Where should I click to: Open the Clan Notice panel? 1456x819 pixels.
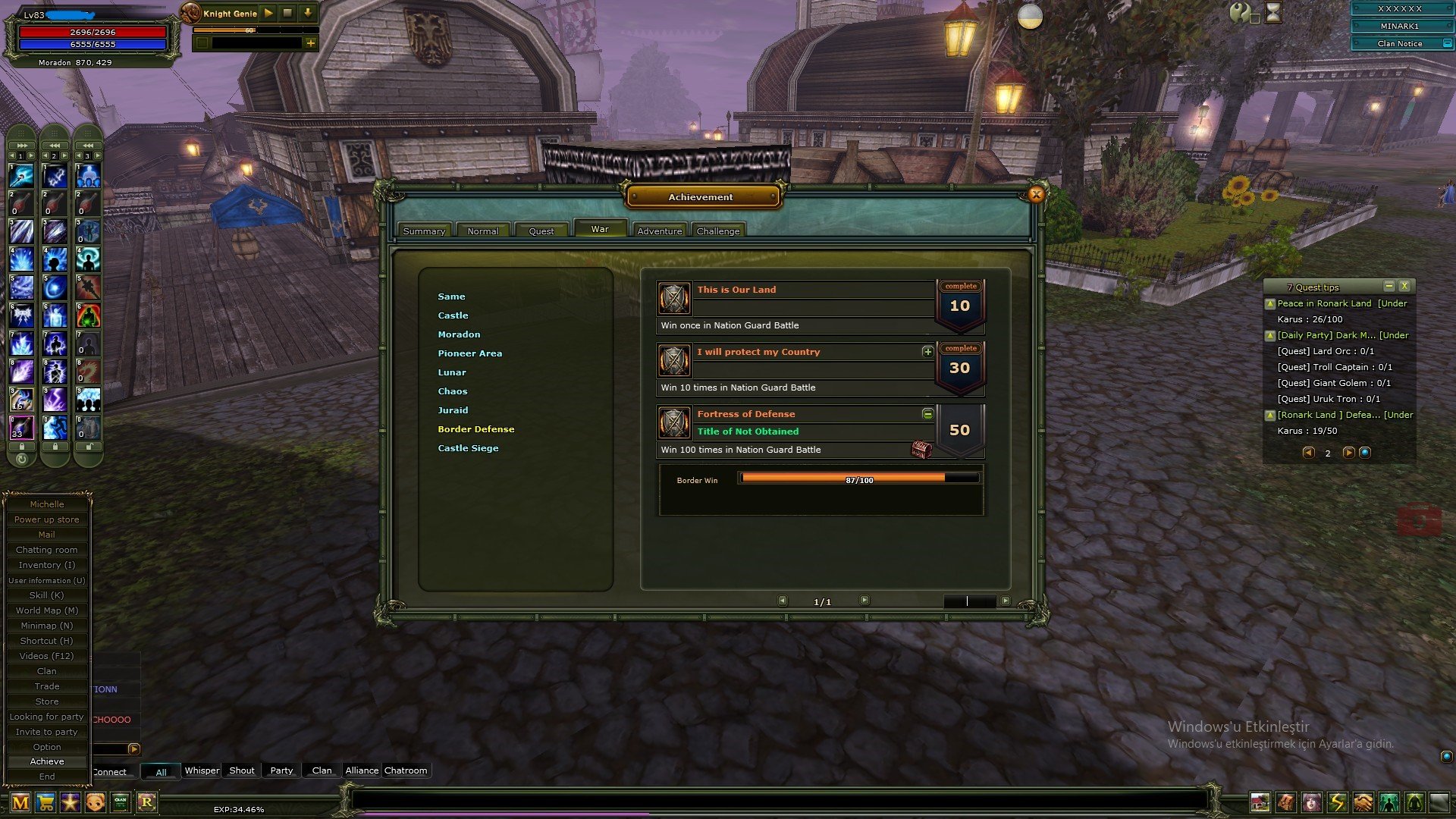click(x=1401, y=43)
